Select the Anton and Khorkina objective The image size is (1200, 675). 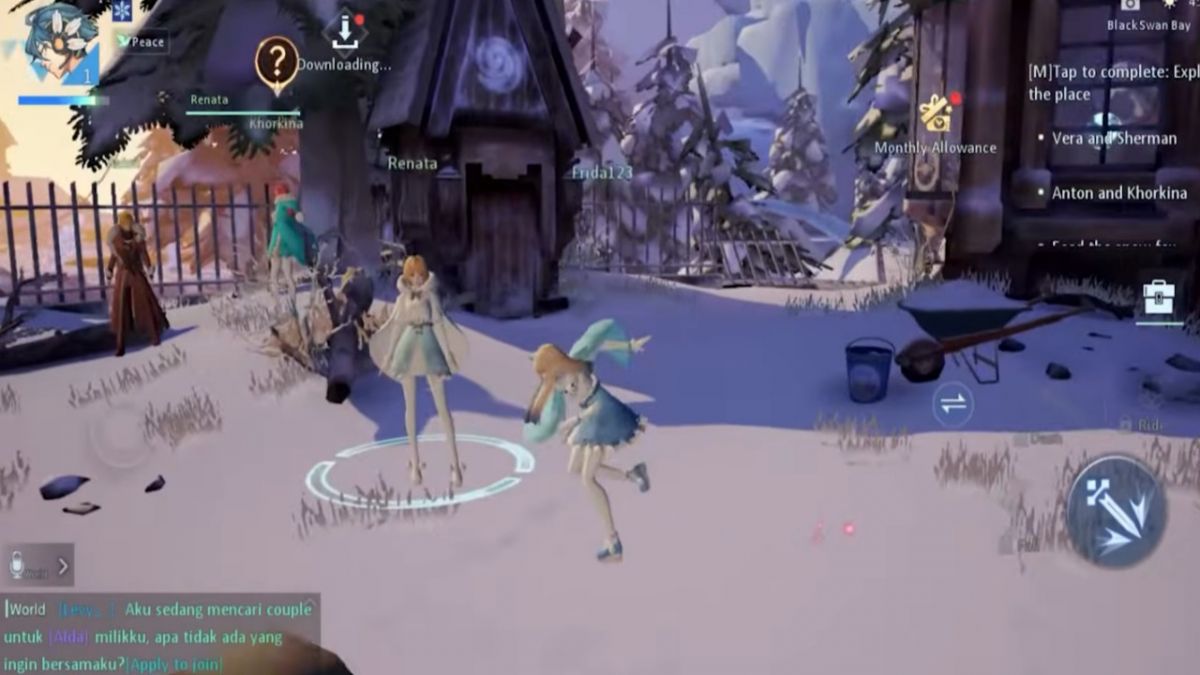pos(1118,193)
